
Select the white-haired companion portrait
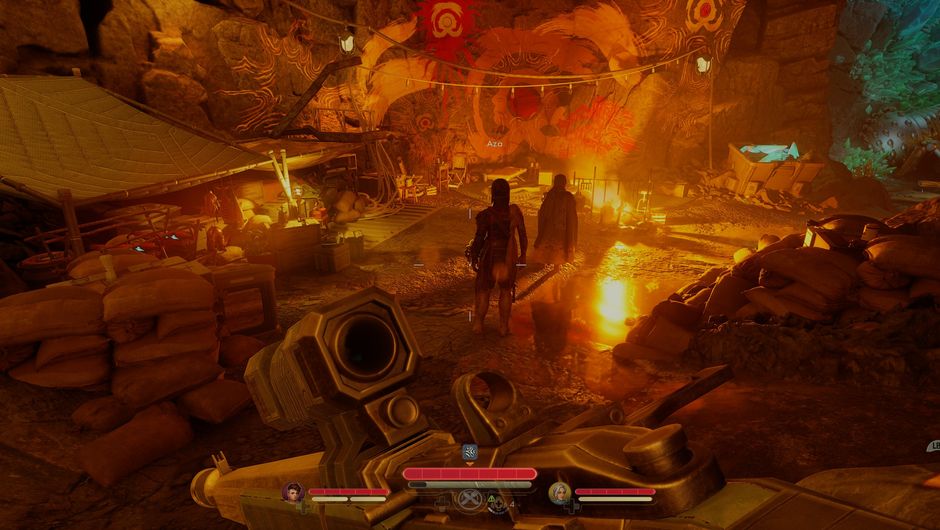(x=560, y=492)
